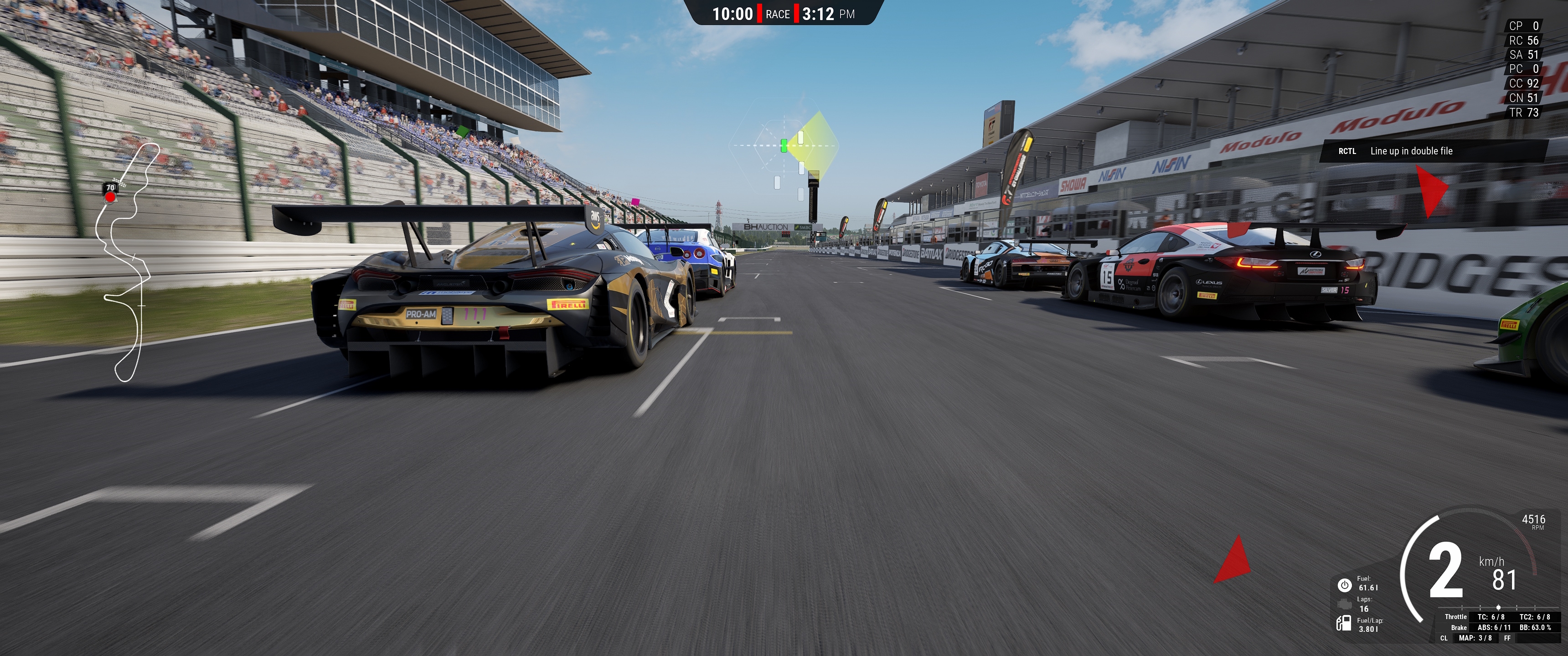Click the proximity radar widget

tap(784, 146)
